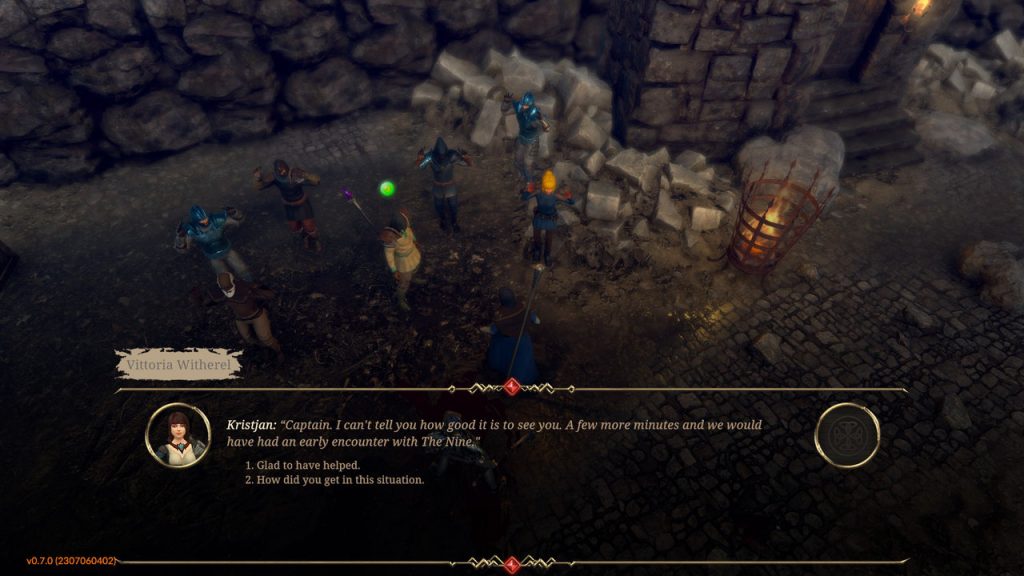
Task: Choose the reply "Glad to have helped."
Action: [x=306, y=465]
